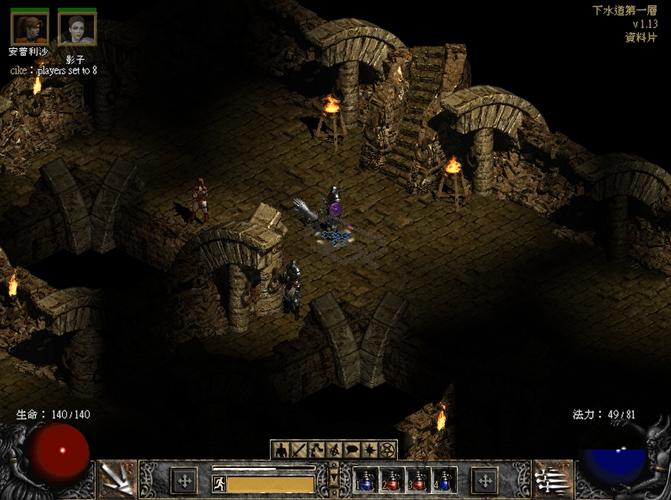Screen dimensions: 671x500
Task: Toggle the run/walk button
Action: (x=218, y=483)
